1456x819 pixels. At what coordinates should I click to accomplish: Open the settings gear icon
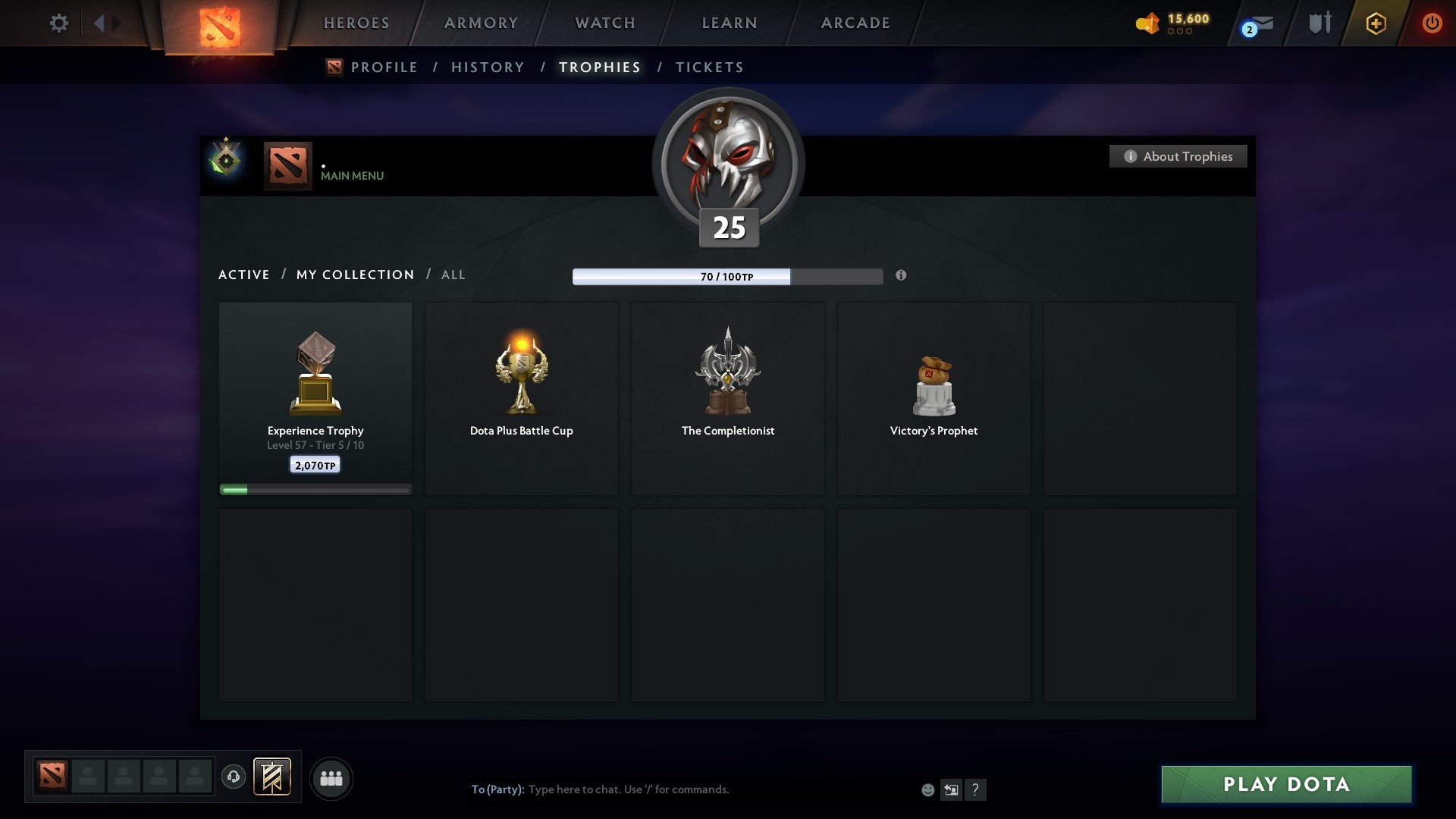[x=58, y=23]
